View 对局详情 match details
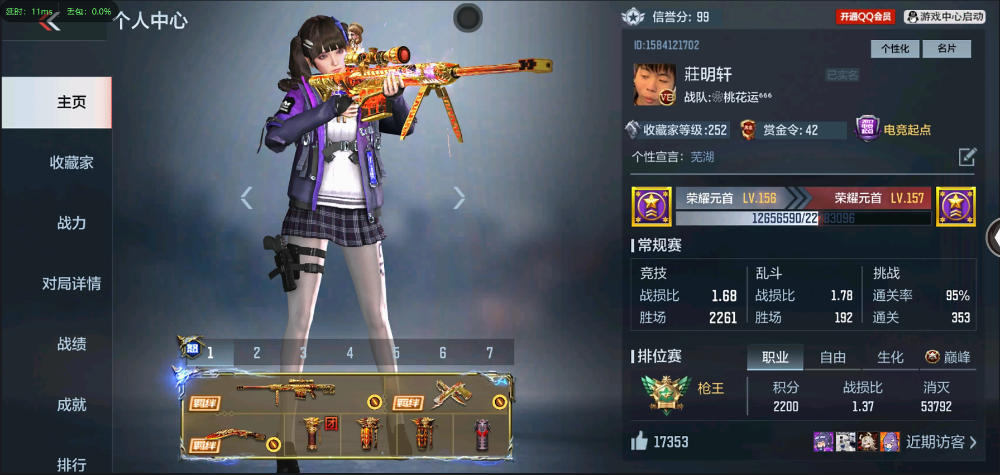Viewport: 1000px width, 475px height. [71, 283]
